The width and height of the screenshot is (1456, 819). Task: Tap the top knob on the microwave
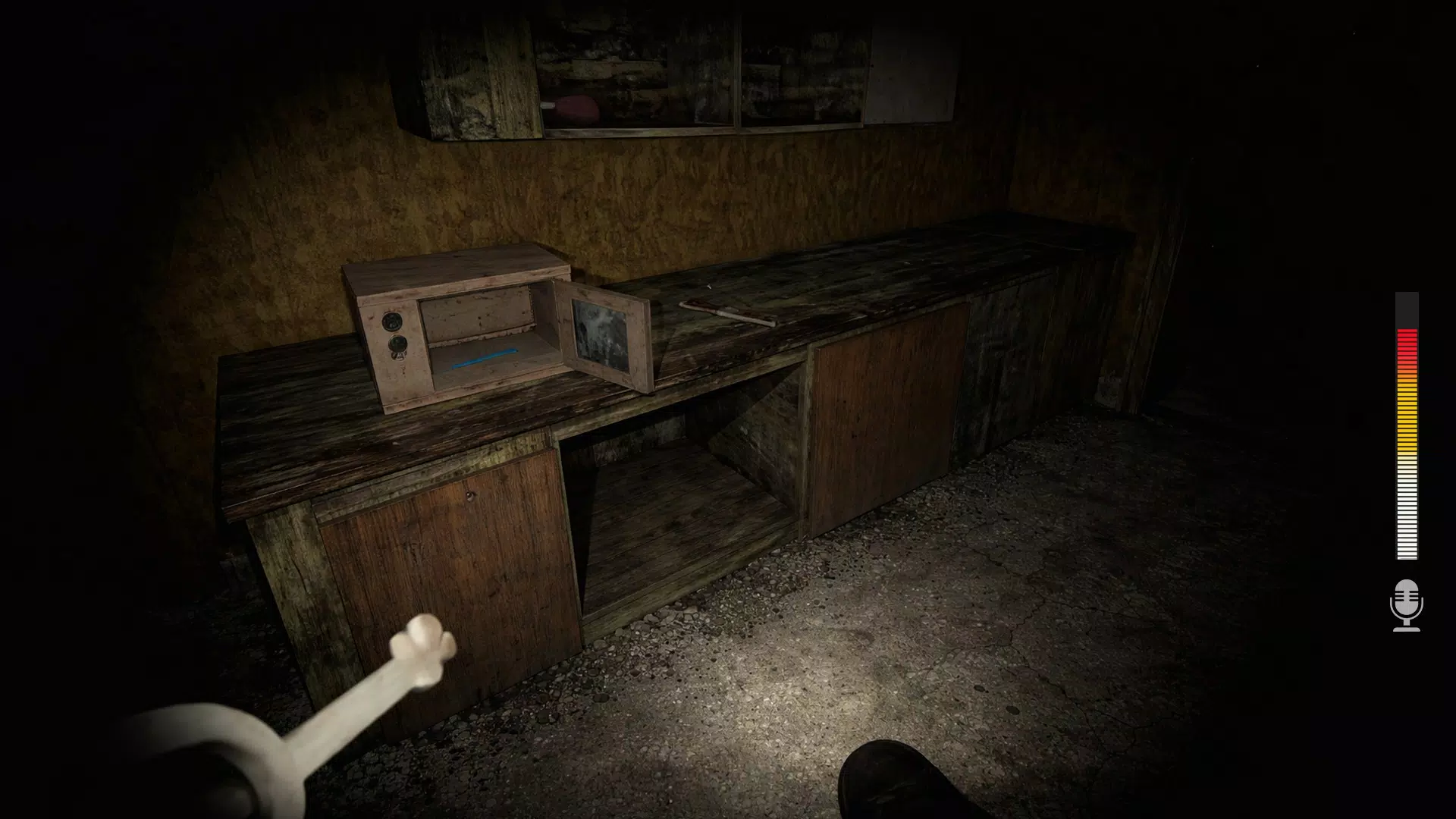coord(393,322)
